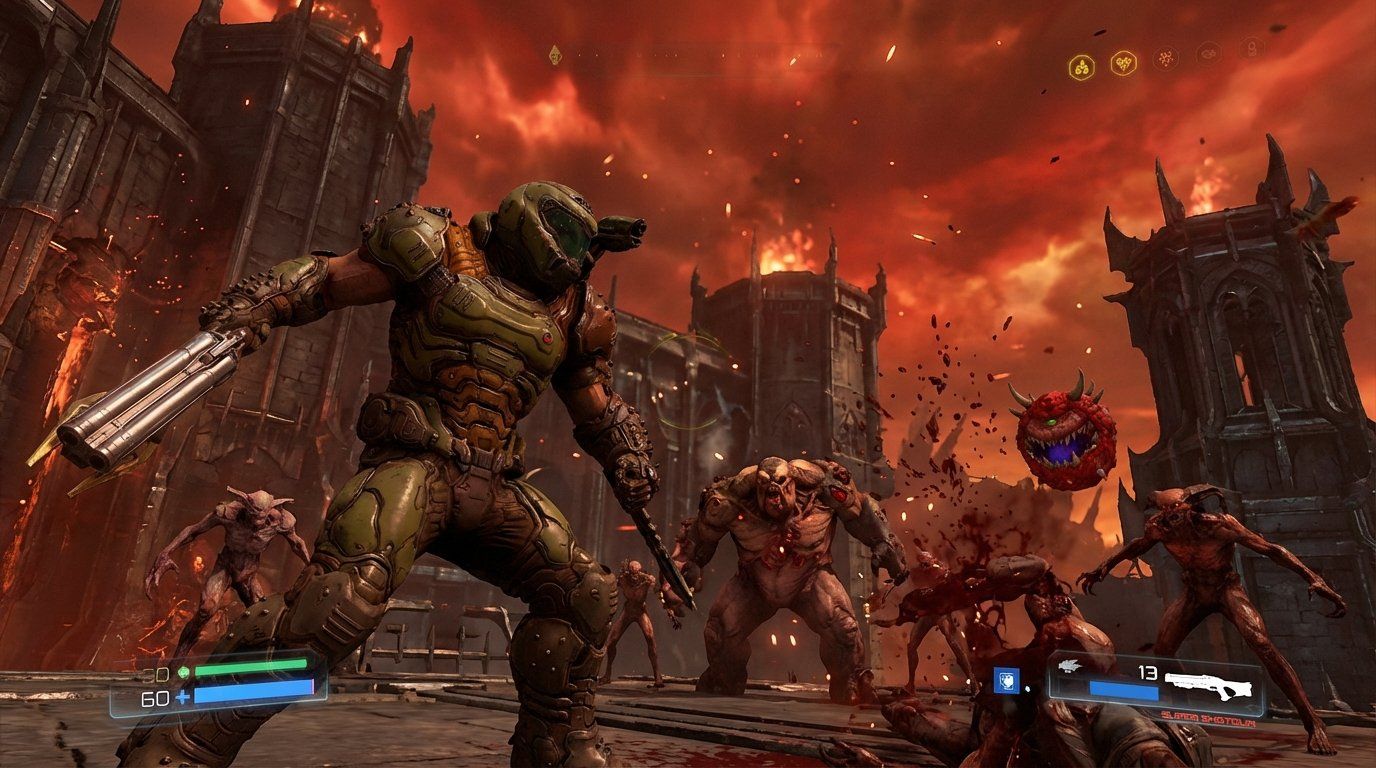Click the blood punch icon near ammo display
Image resolution: width=1376 pixels, height=768 pixels.
[1006, 680]
